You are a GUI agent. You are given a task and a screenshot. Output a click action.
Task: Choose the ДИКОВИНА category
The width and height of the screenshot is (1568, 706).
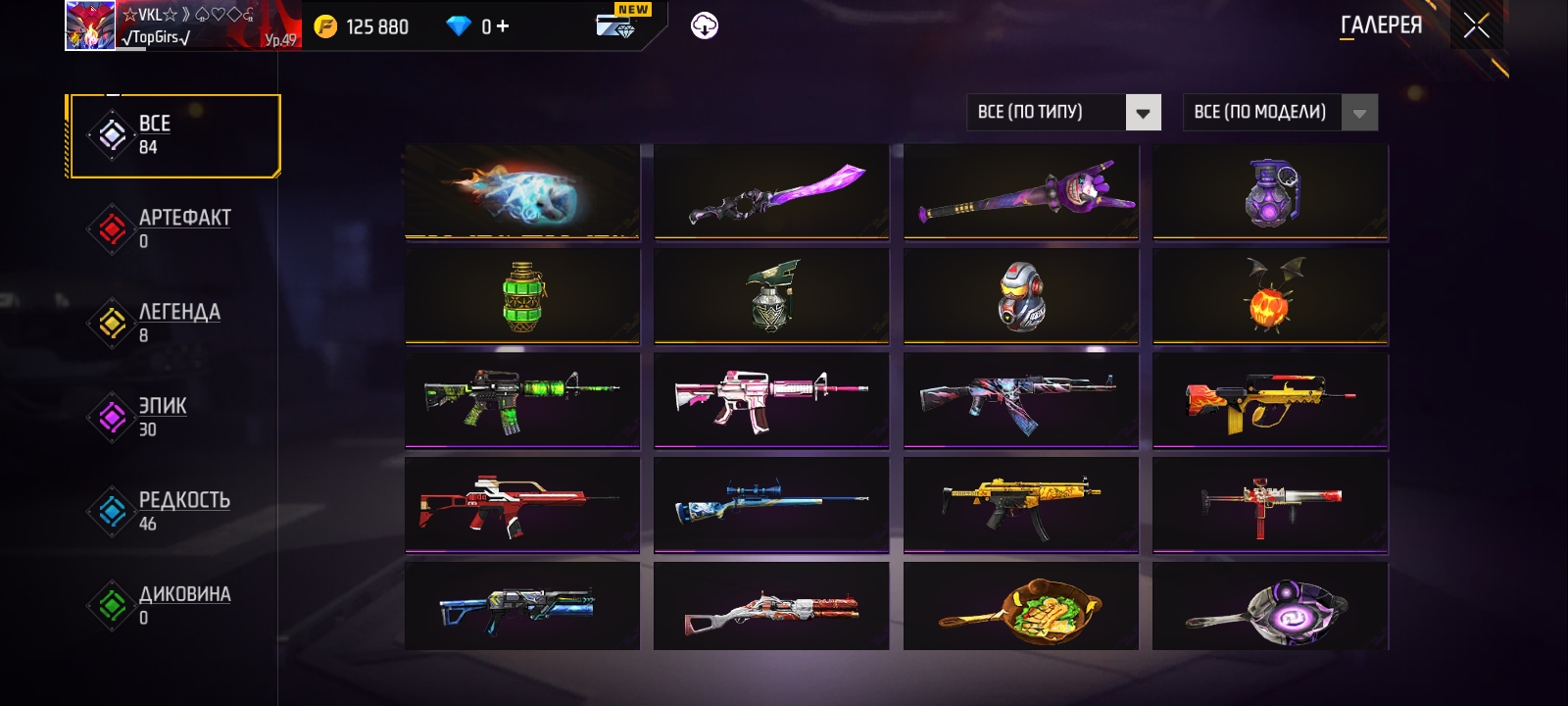point(174,605)
